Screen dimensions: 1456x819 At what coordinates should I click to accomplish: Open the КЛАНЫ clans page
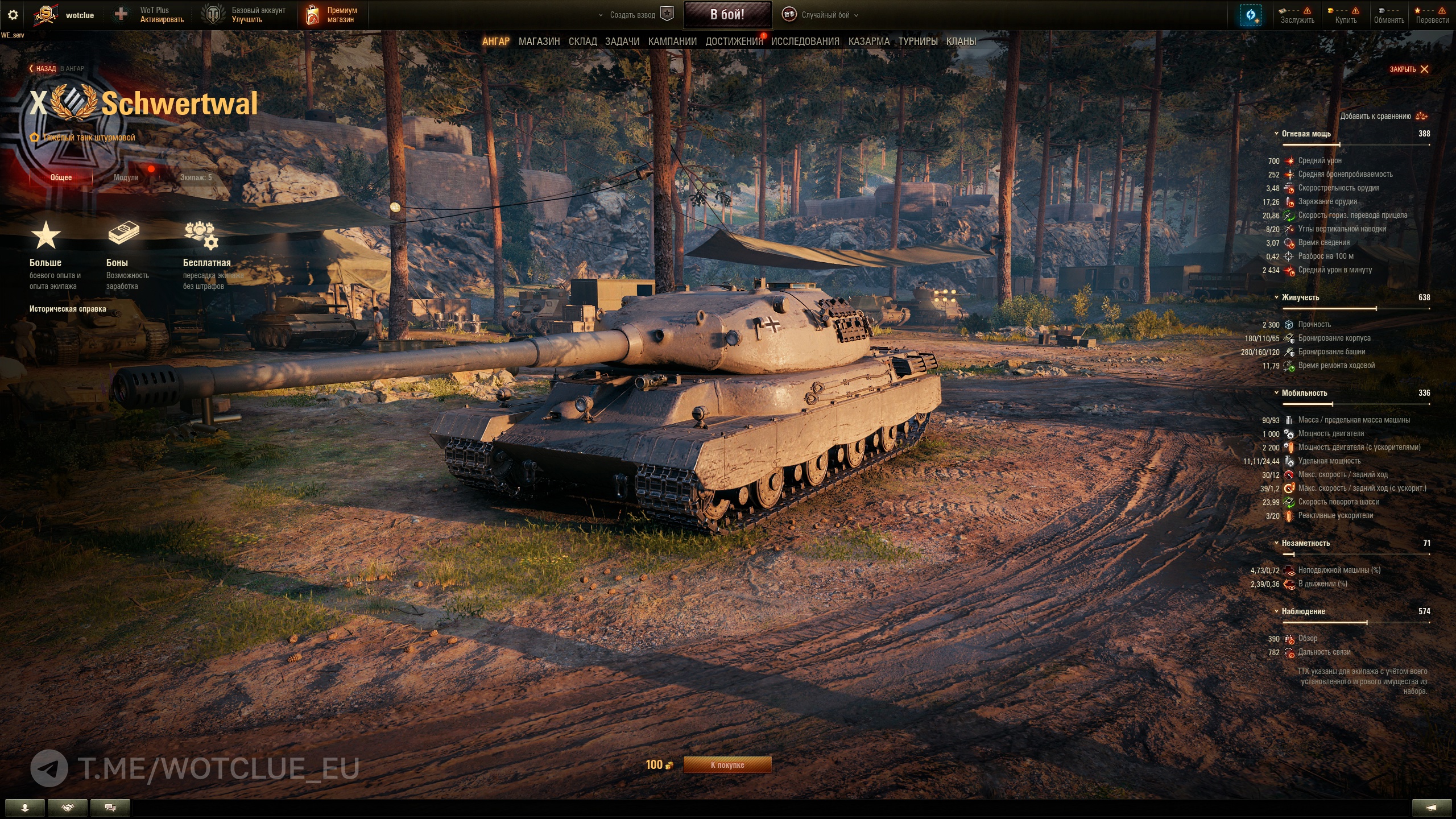pos(961,42)
